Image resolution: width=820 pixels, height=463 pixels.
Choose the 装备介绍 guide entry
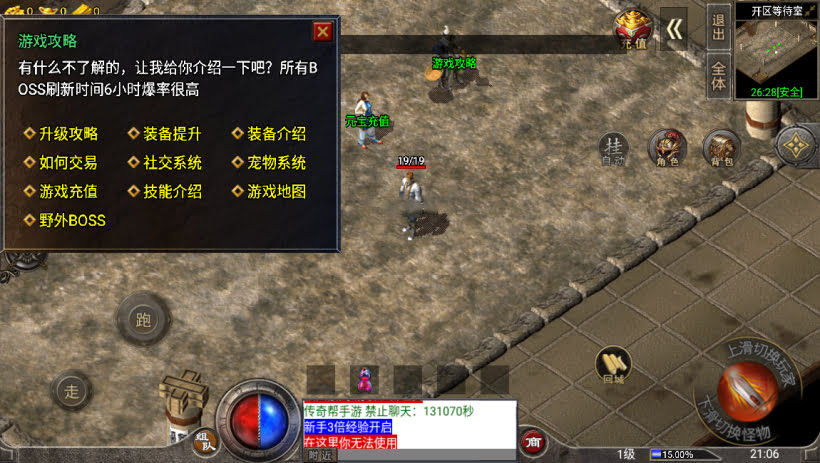[x=276, y=133]
